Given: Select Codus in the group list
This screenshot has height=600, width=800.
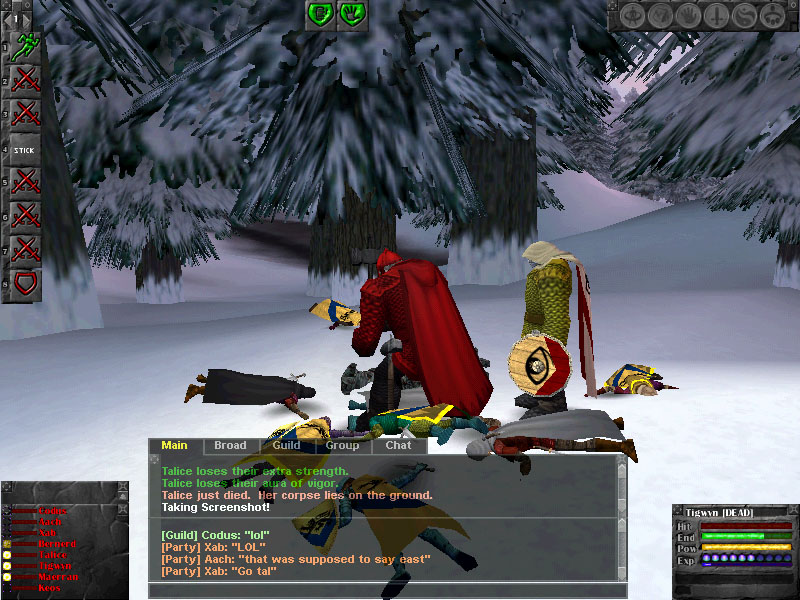Looking at the screenshot, I should tap(52, 511).
